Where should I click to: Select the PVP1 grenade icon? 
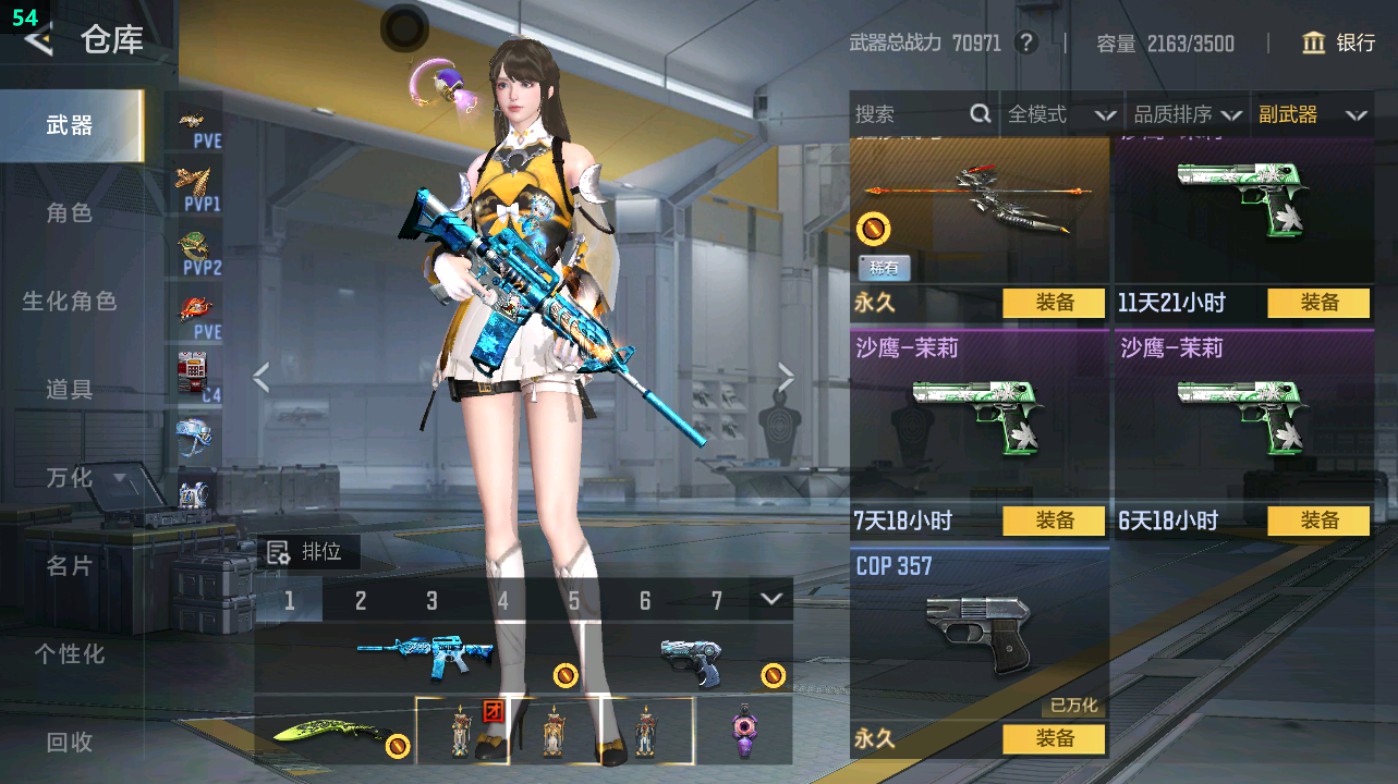pyautogui.click(x=196, y=183)
